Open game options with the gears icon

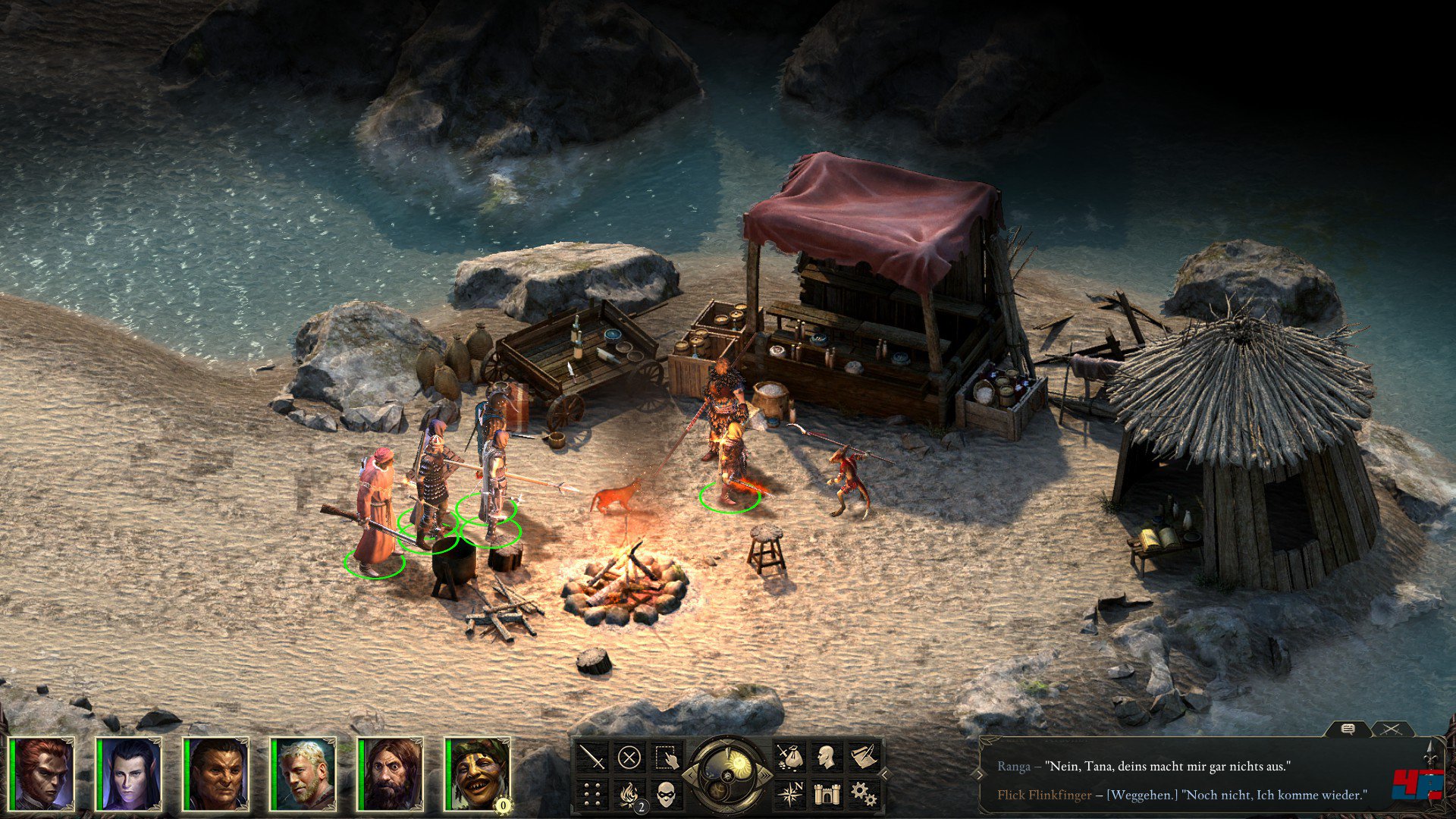(863, 794)
